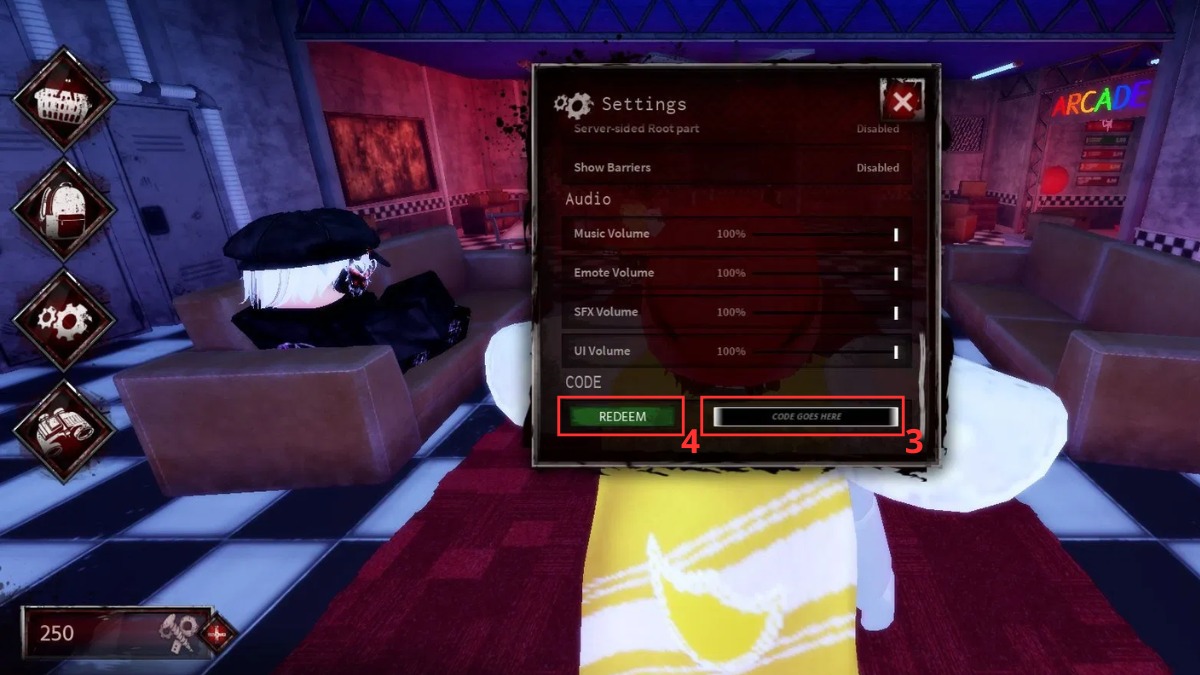Toggle the Server-sided Root part setting
1200x675 pixels.
(x=877, y=129)
